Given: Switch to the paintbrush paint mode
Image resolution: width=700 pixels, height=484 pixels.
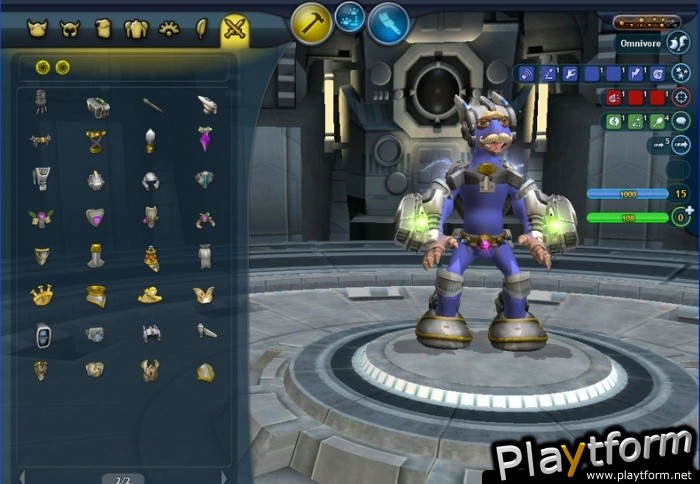Looking at the screenshot, I should coord(388,23).
